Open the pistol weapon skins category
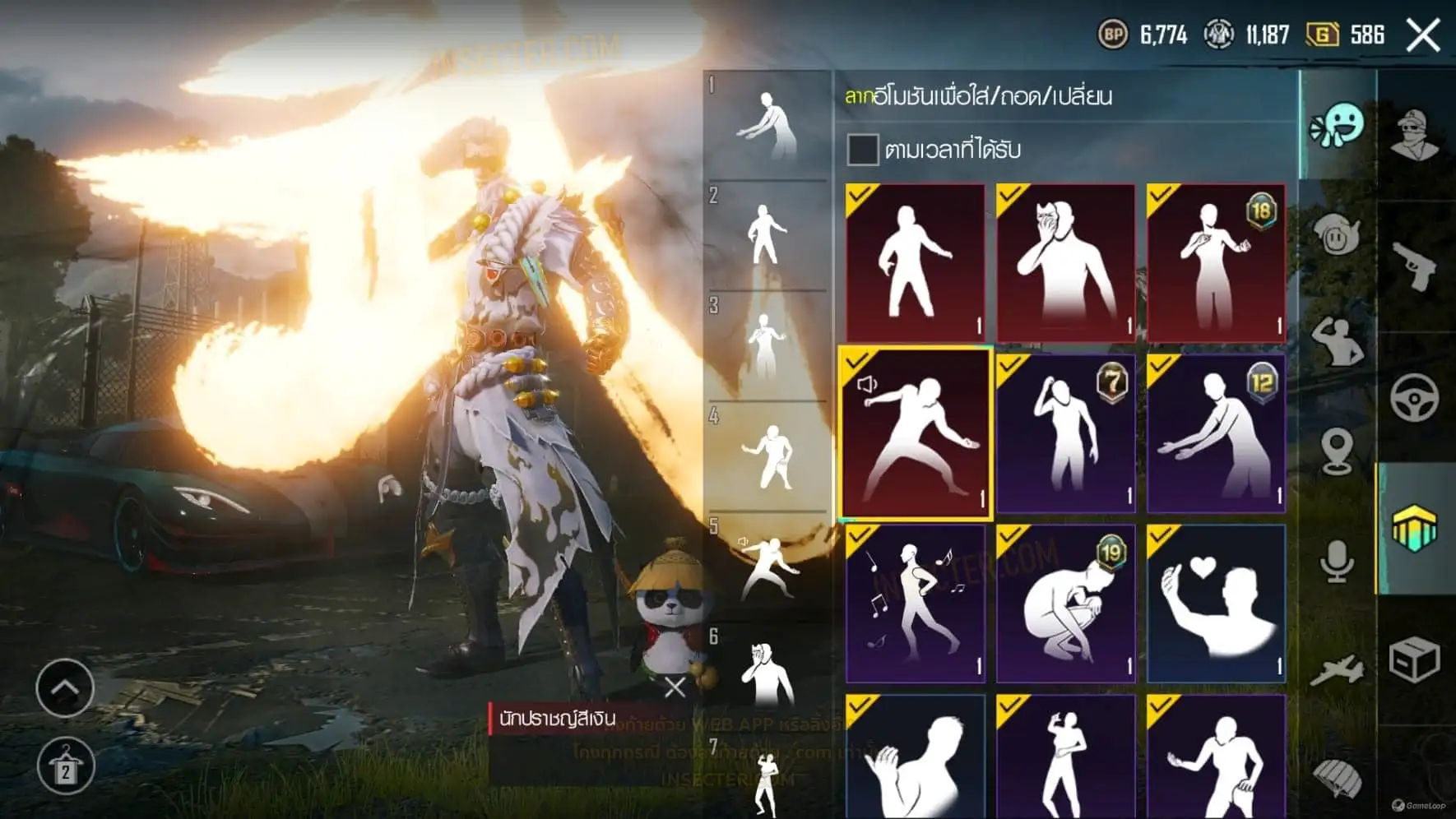The image size is (1456, 819). (x=1415, y=266)
